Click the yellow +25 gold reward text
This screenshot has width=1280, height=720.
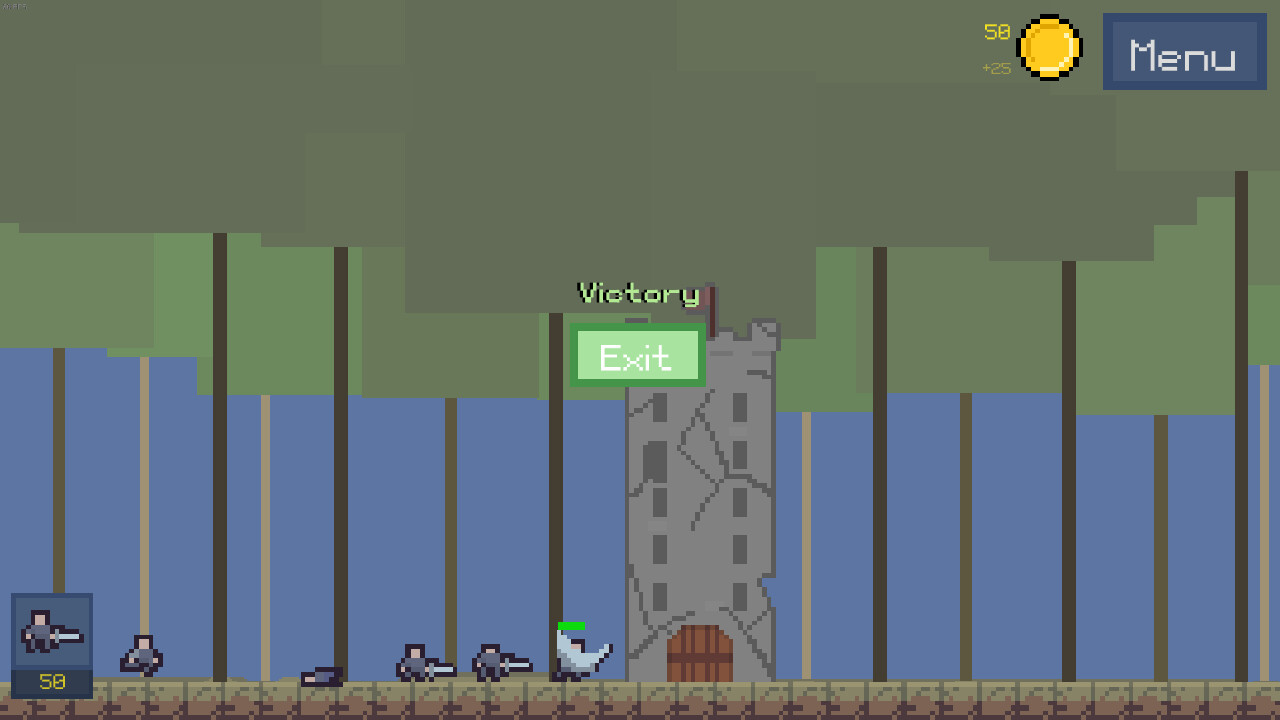tap(996, 68)
